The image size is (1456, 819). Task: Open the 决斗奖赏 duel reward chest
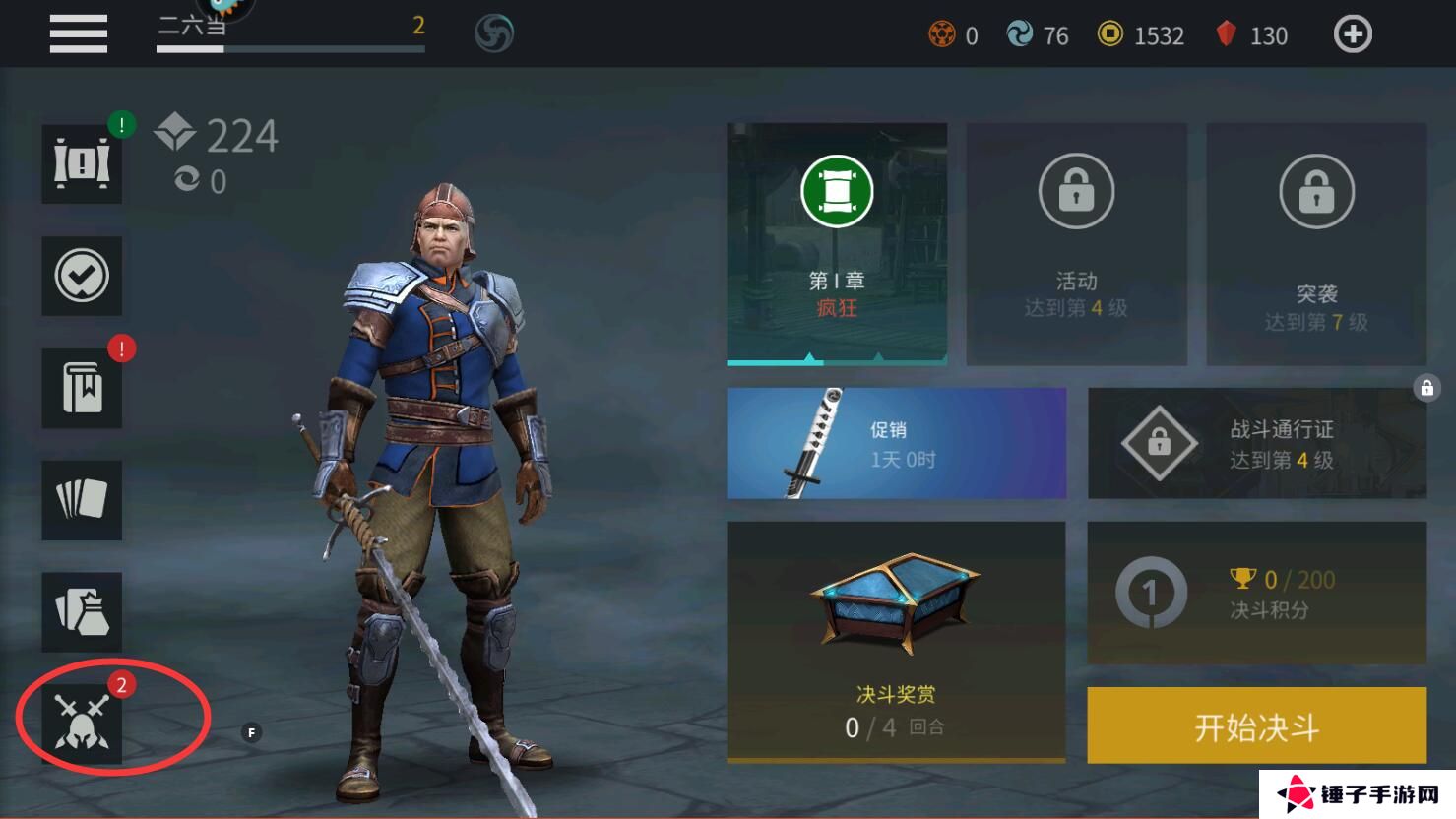point(896,642)
